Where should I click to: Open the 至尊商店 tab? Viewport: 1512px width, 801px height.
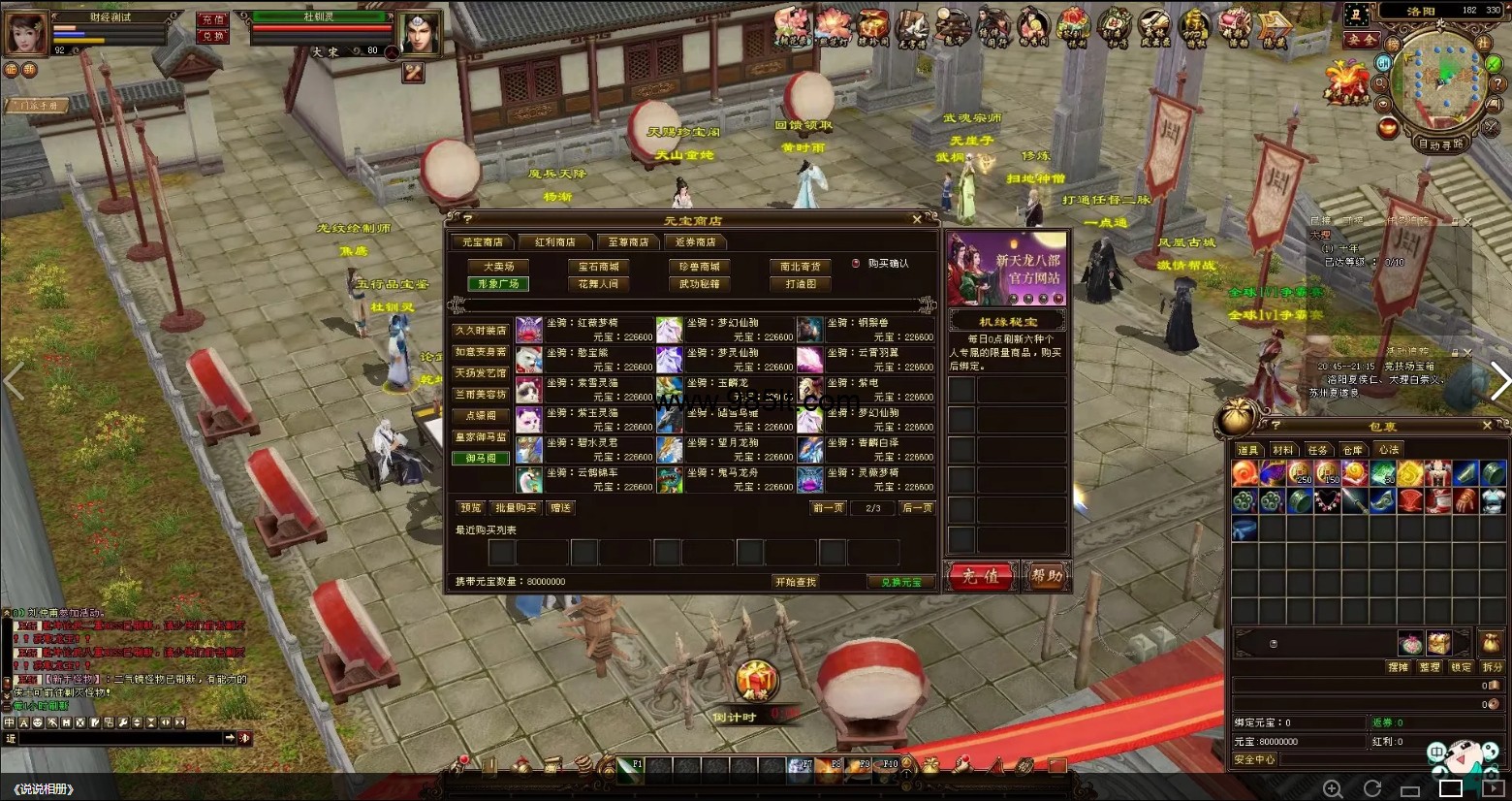628,242
